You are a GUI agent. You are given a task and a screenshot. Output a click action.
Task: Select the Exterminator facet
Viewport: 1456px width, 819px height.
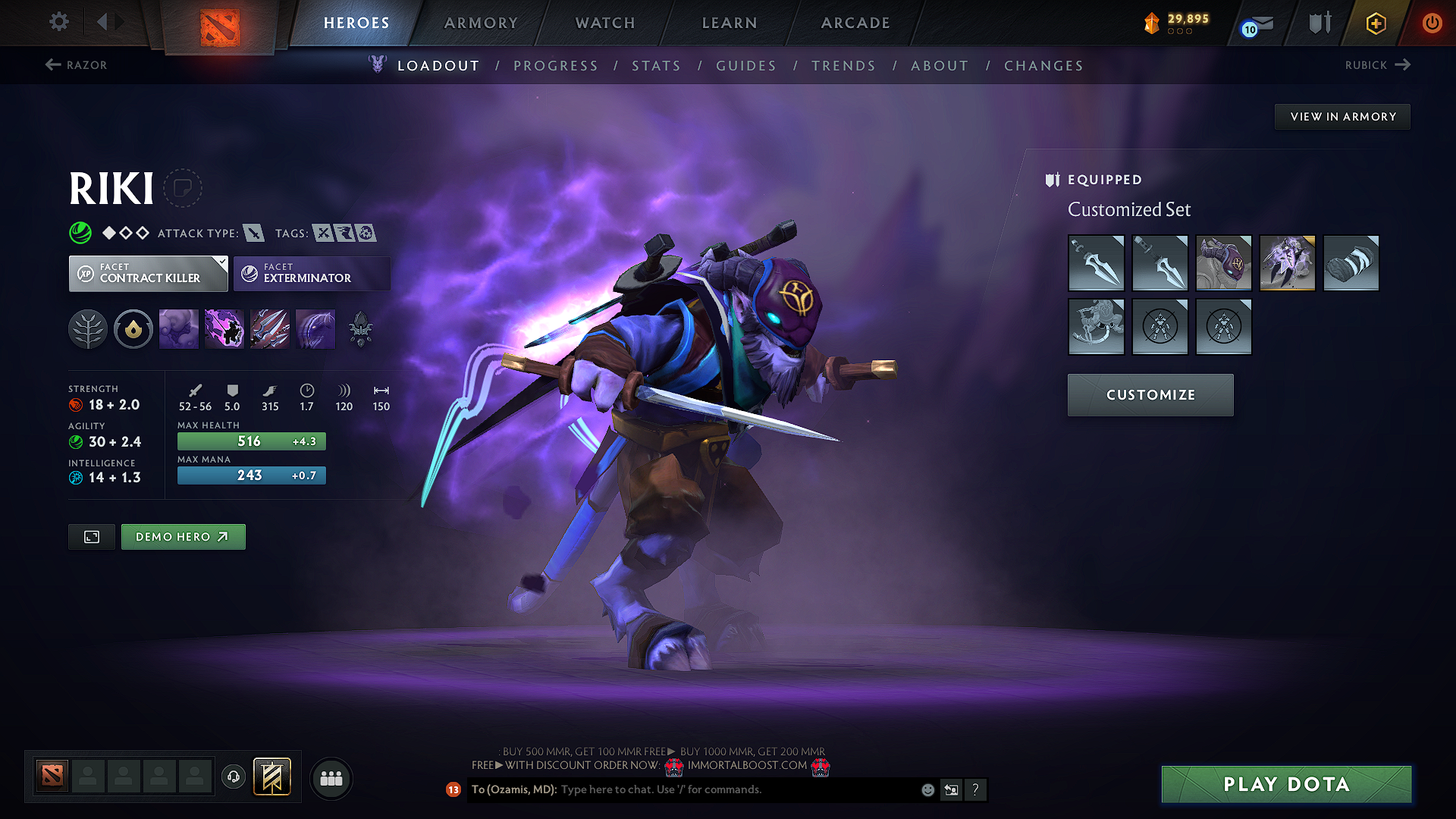311,273
